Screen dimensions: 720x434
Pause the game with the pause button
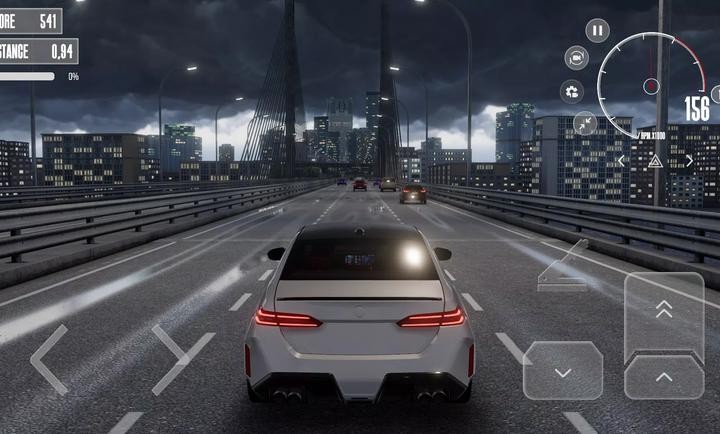click(x=597, y=31)
